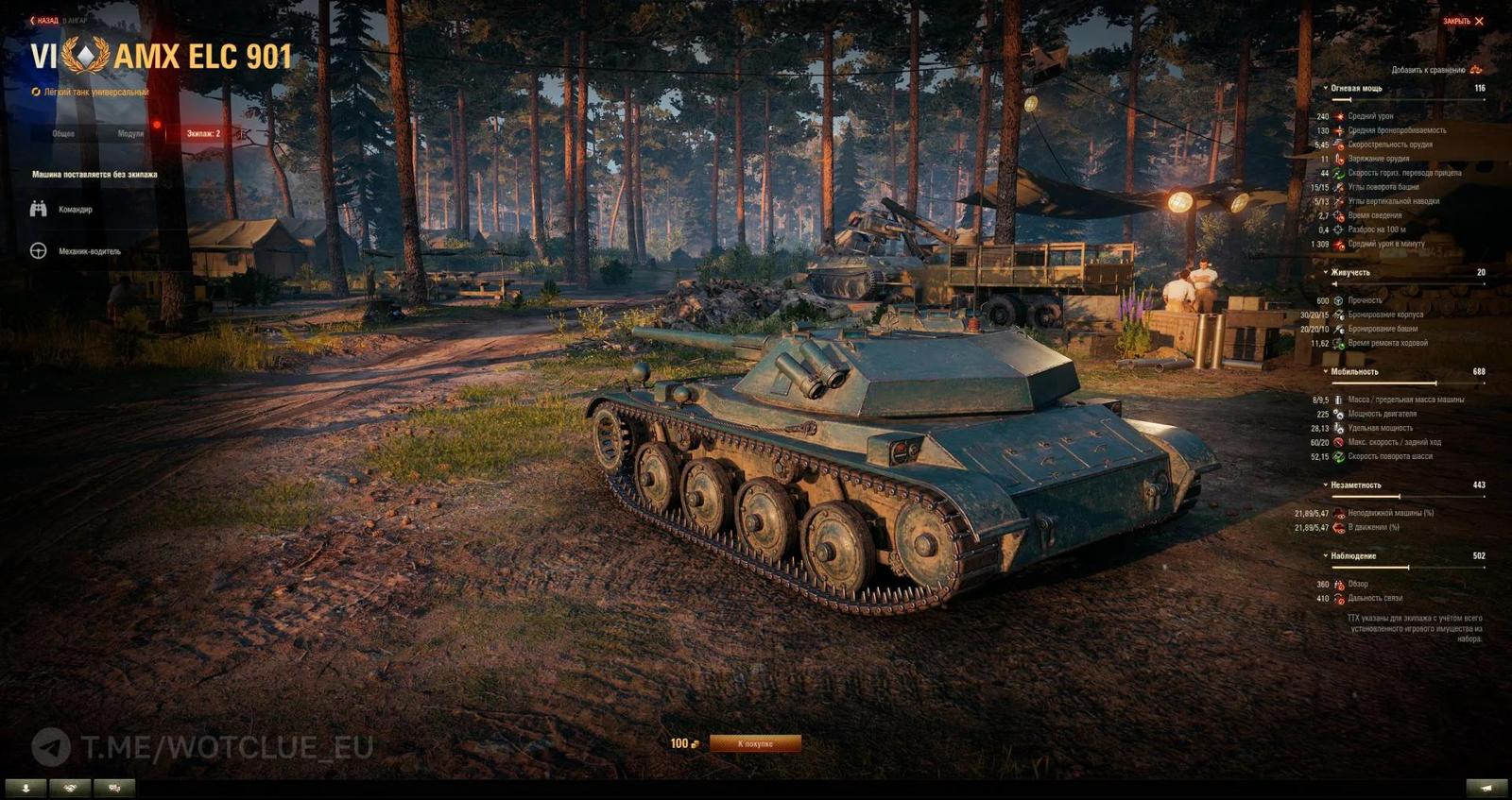Click the Механик-водитель crew member icon
The height and width of the screenshot is (800, 1512).
point(38,251)
